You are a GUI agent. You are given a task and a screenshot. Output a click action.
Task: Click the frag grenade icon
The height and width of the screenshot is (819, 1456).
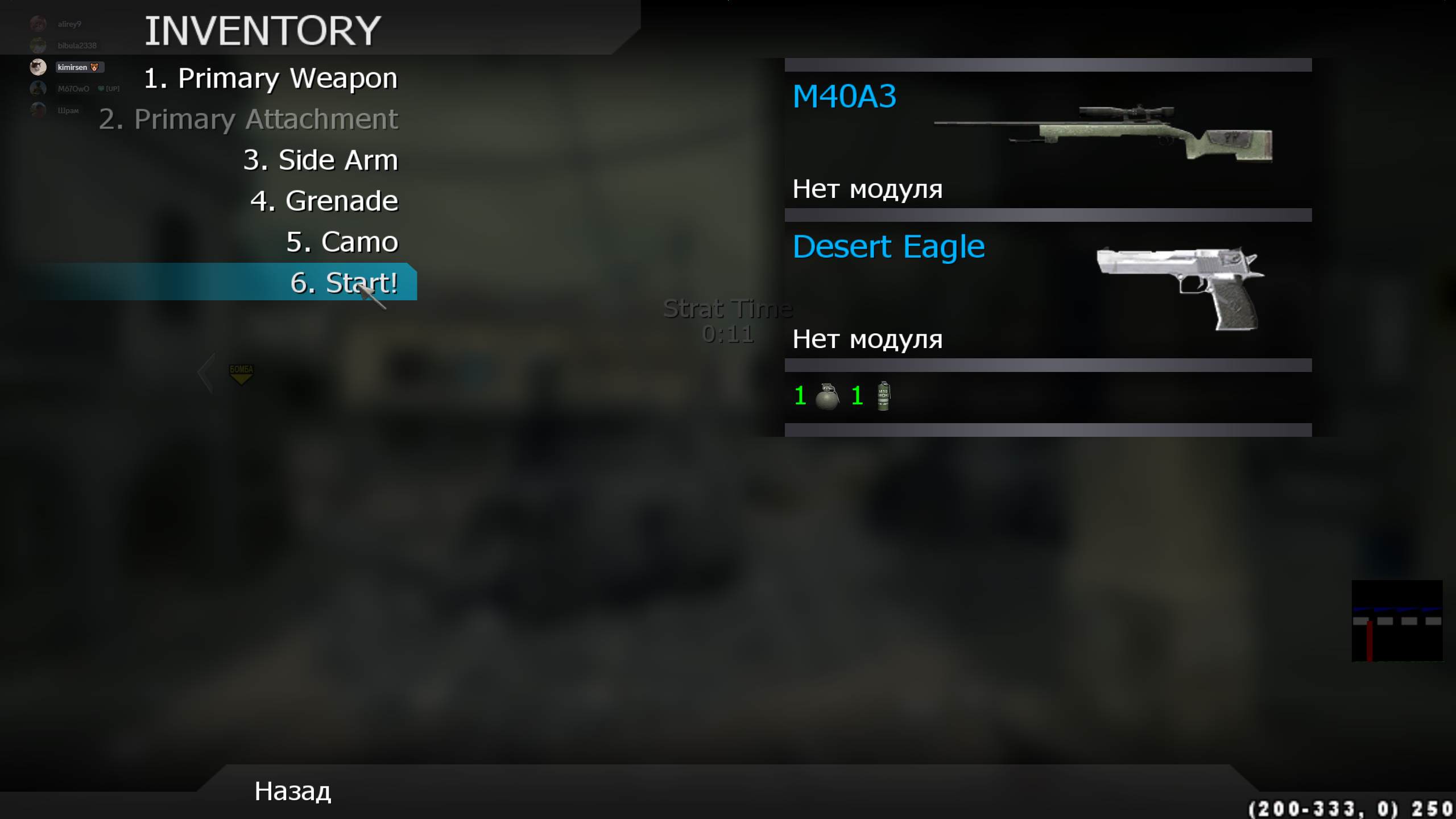[x=827, y=396]
